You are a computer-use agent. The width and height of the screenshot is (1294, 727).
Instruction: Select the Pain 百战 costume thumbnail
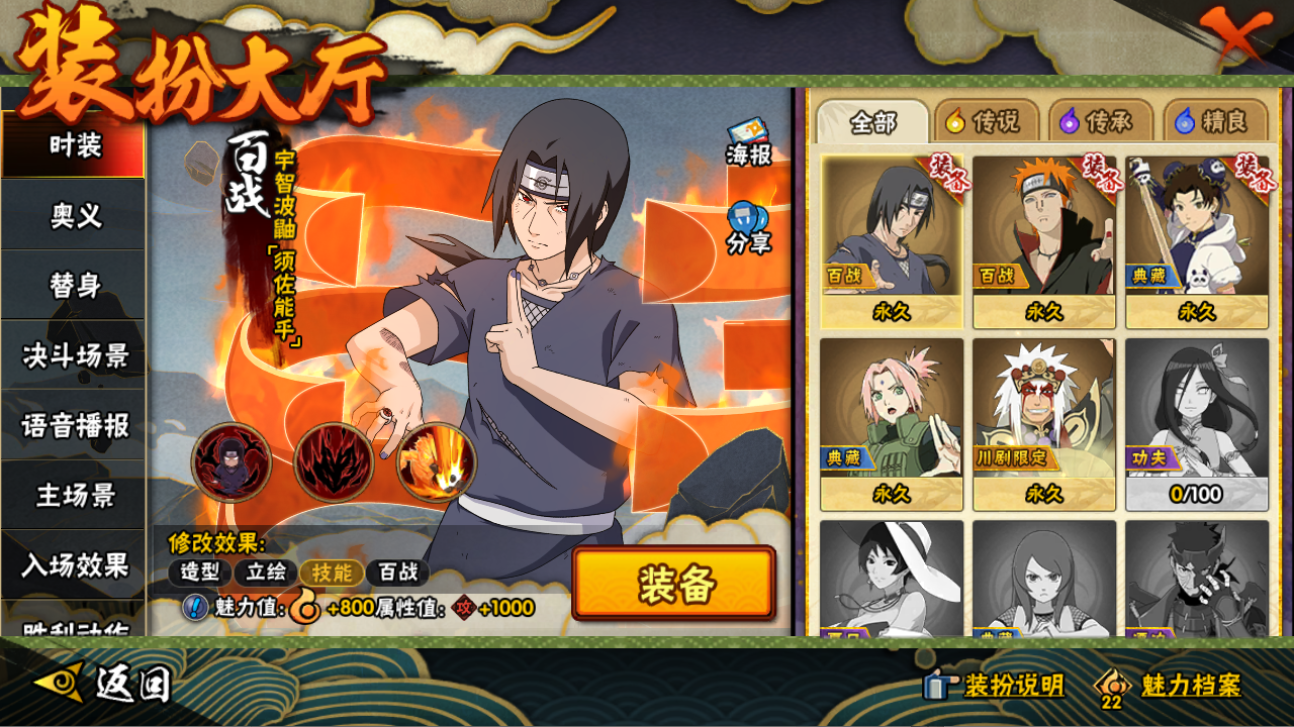pyautogui.click(x=1043, y=240)
